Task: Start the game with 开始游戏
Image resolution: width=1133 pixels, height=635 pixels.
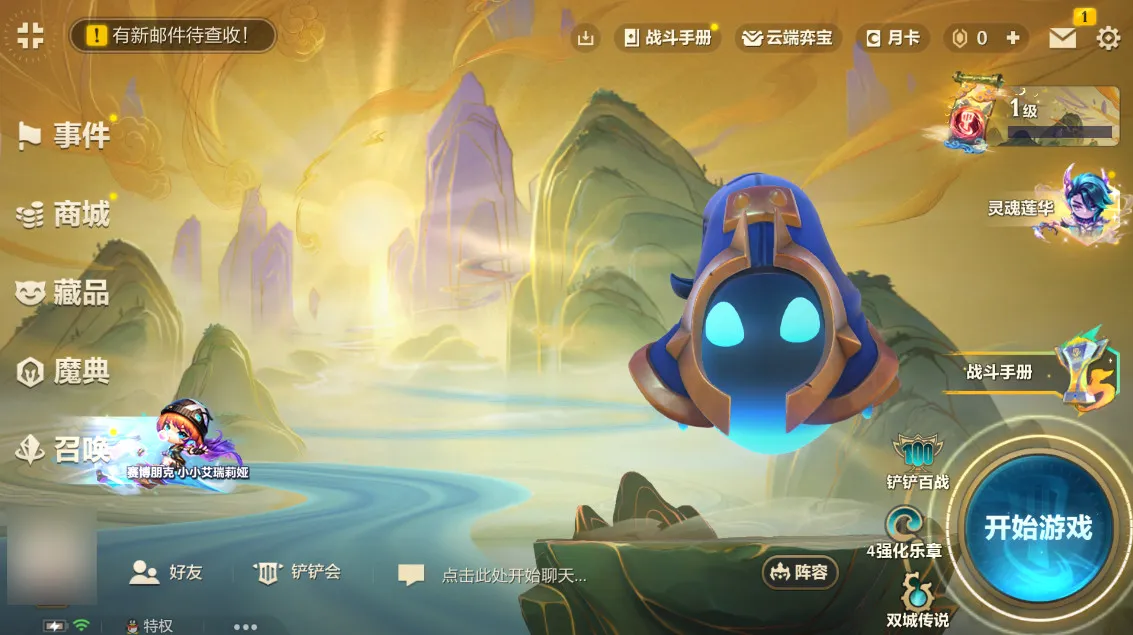Action: coord(1037,527)
